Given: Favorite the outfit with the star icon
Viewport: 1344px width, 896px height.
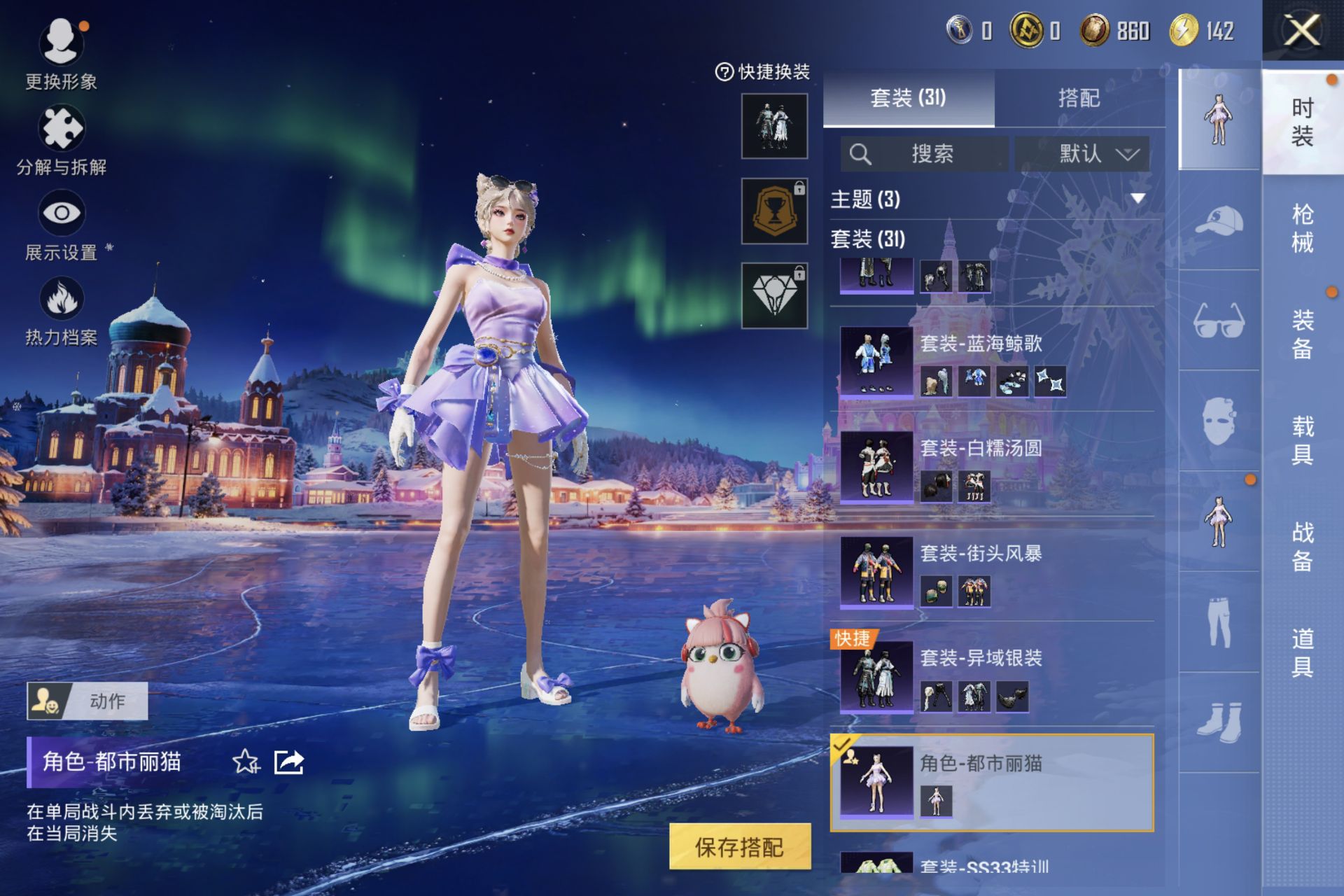Looking at the screenshot, I should [x=246, y=762].
